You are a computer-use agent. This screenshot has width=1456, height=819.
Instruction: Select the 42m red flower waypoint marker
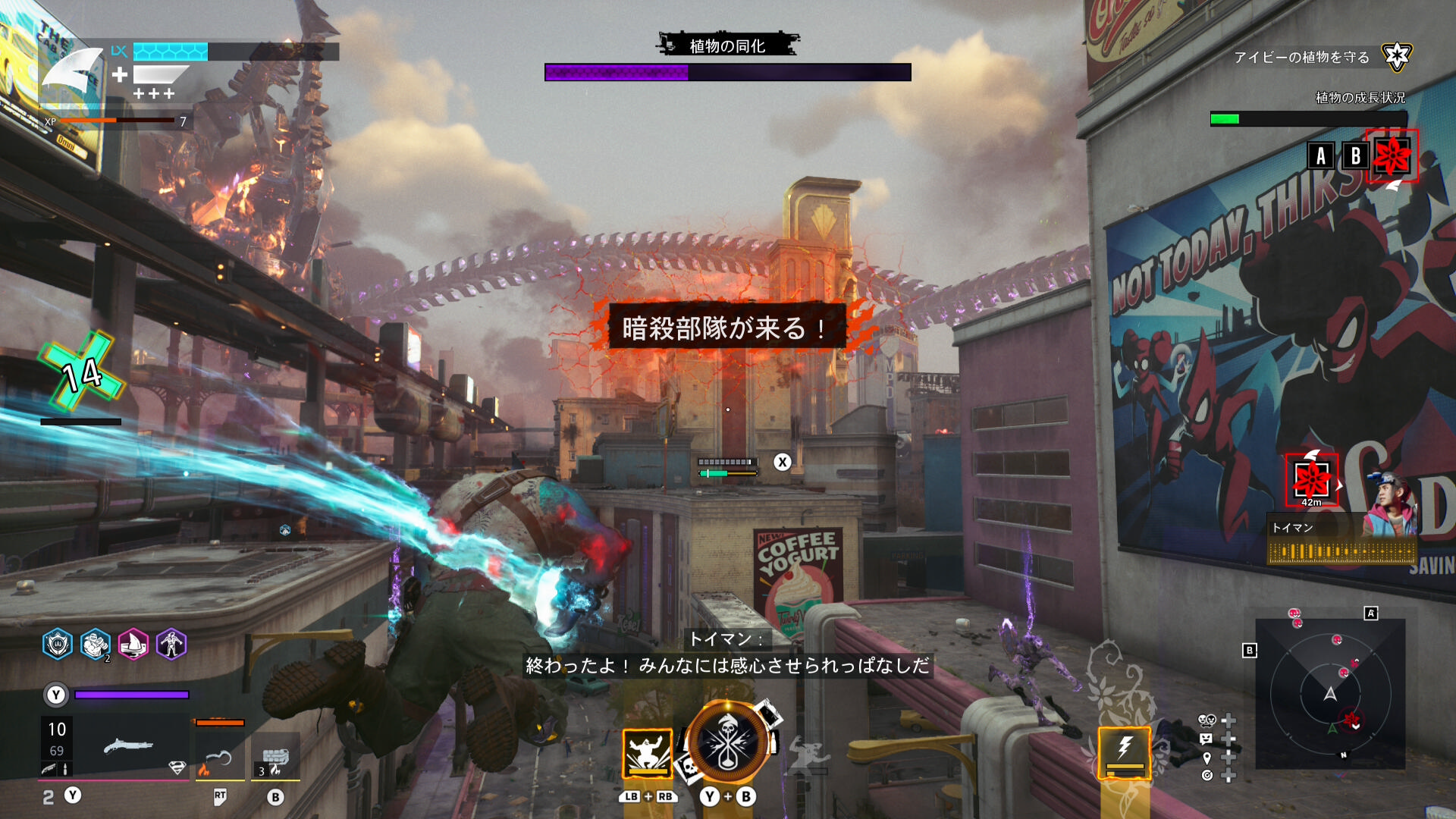pos(1311,479)
